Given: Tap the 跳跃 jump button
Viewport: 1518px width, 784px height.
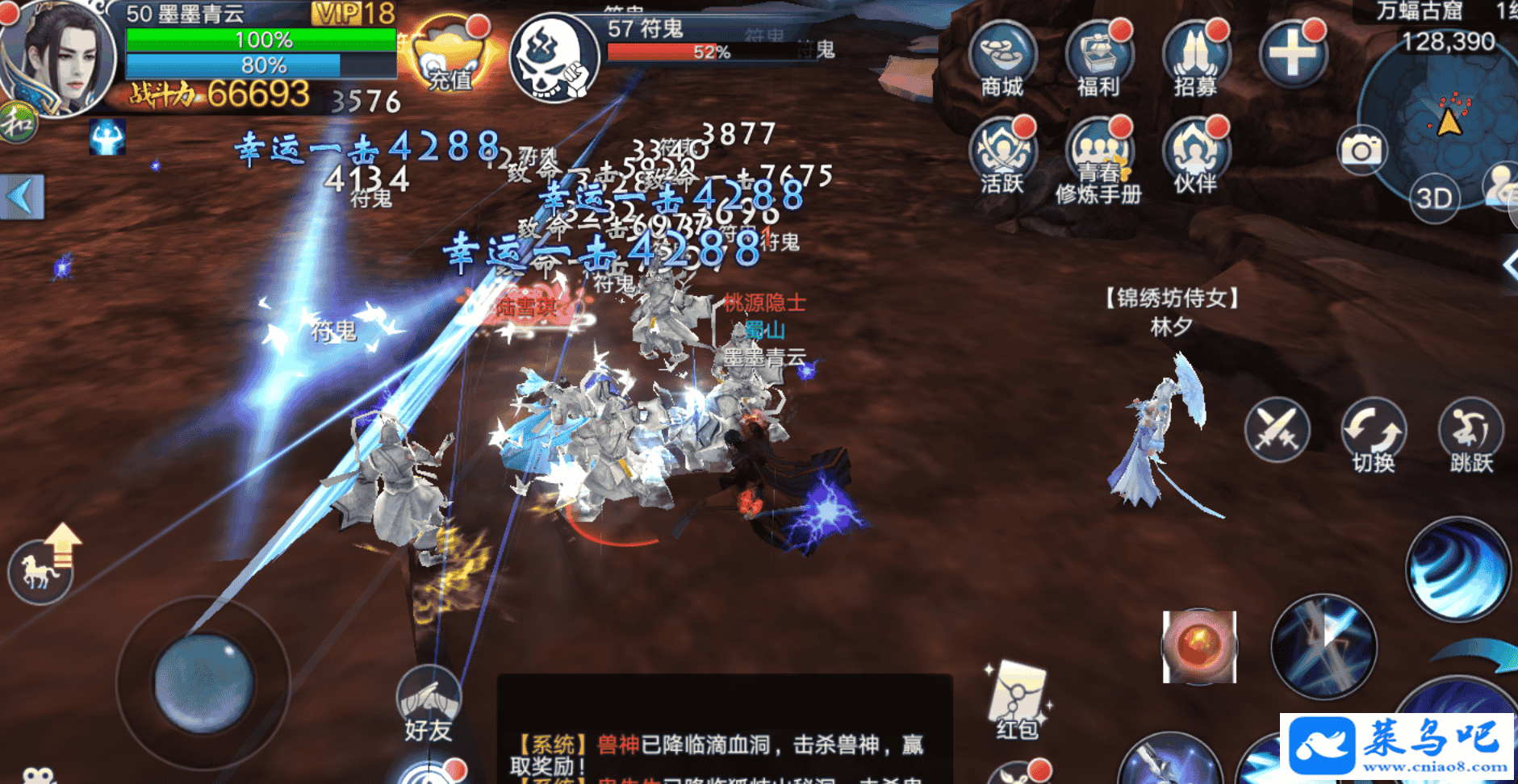Looking at the screenshot, I should pyautogui.click(x=1470, y=432).
